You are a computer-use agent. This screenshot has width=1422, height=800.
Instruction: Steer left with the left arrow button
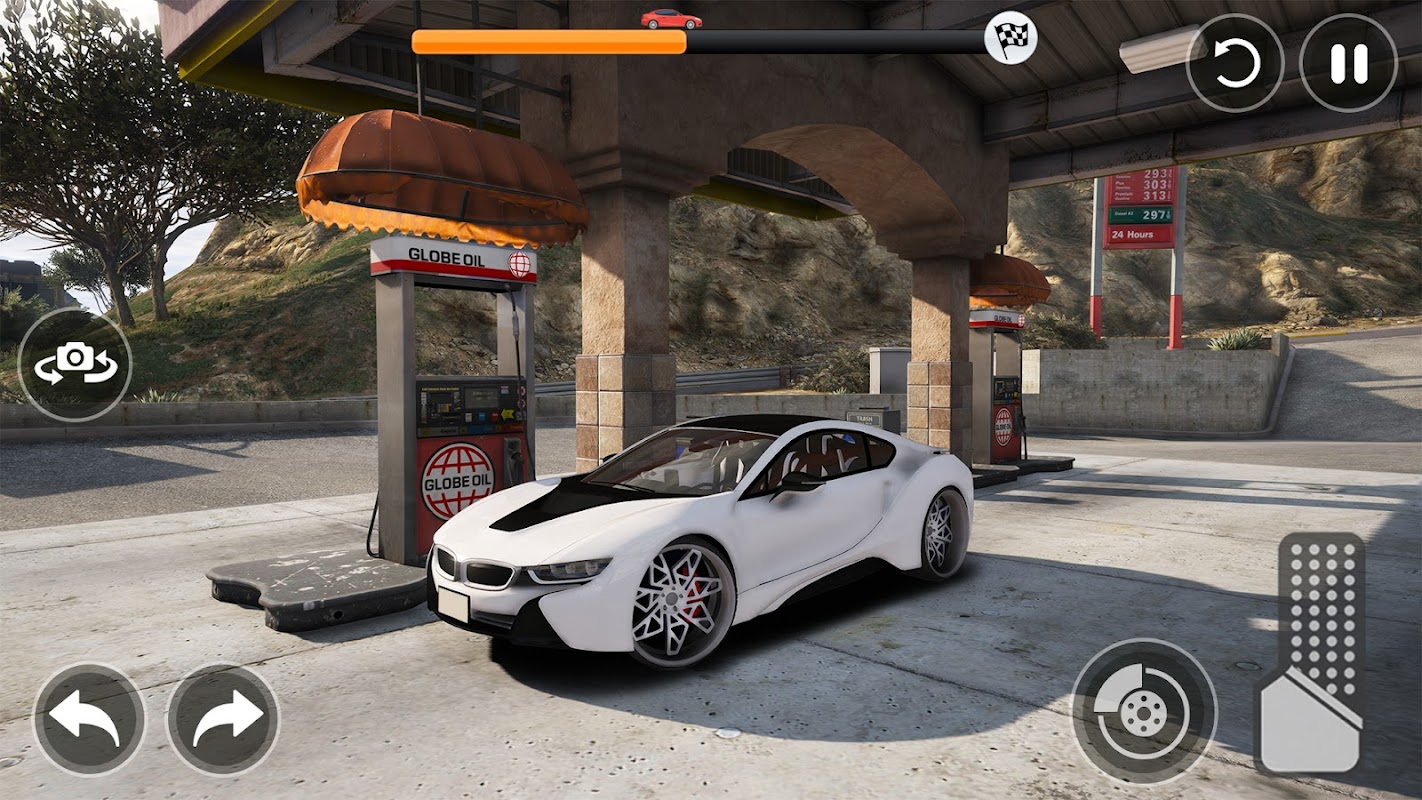(x=89, y=719)
